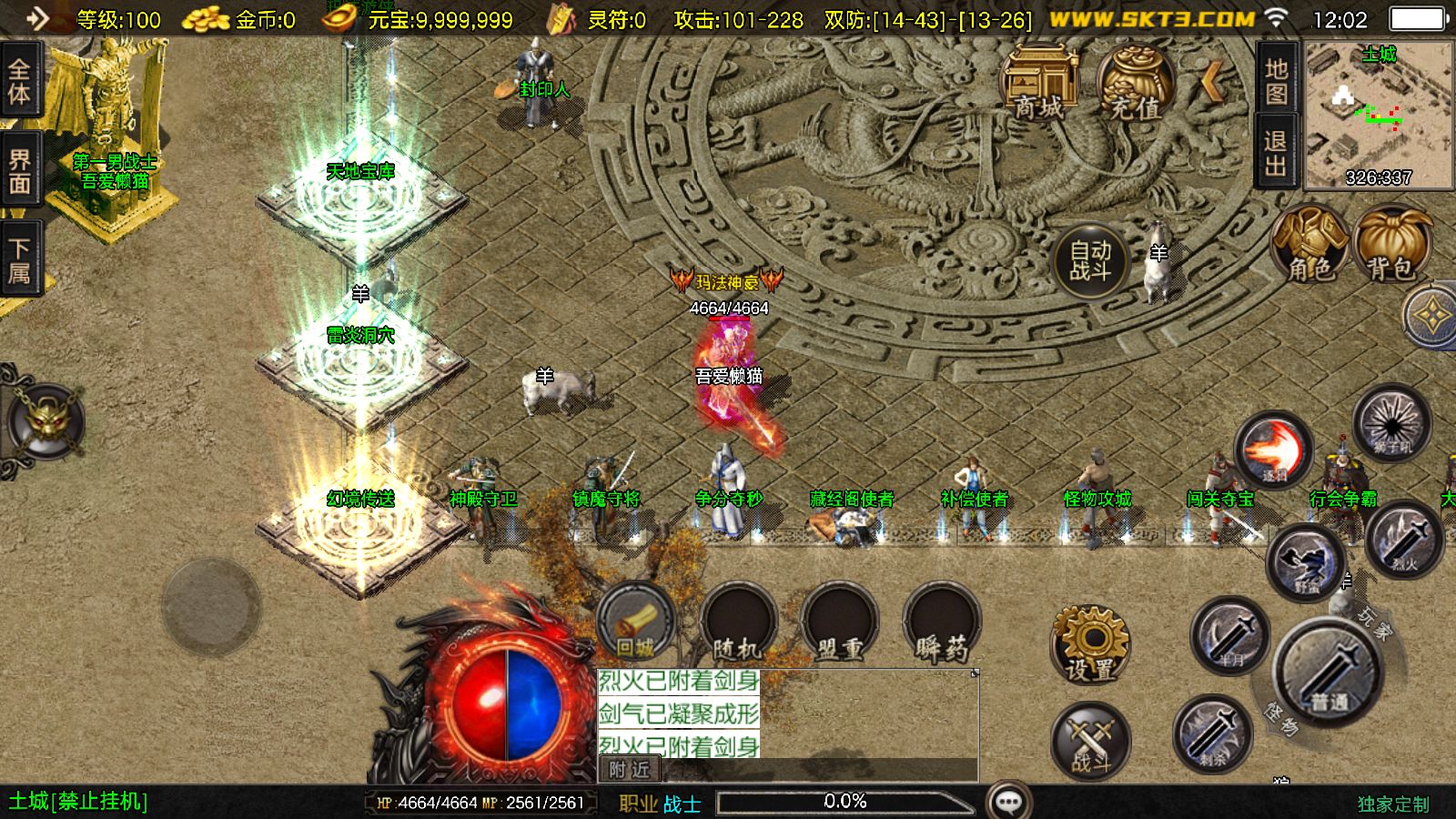1456x819 pixels.
Task: Click the 土城 minimap
Action: point(1379,114)
